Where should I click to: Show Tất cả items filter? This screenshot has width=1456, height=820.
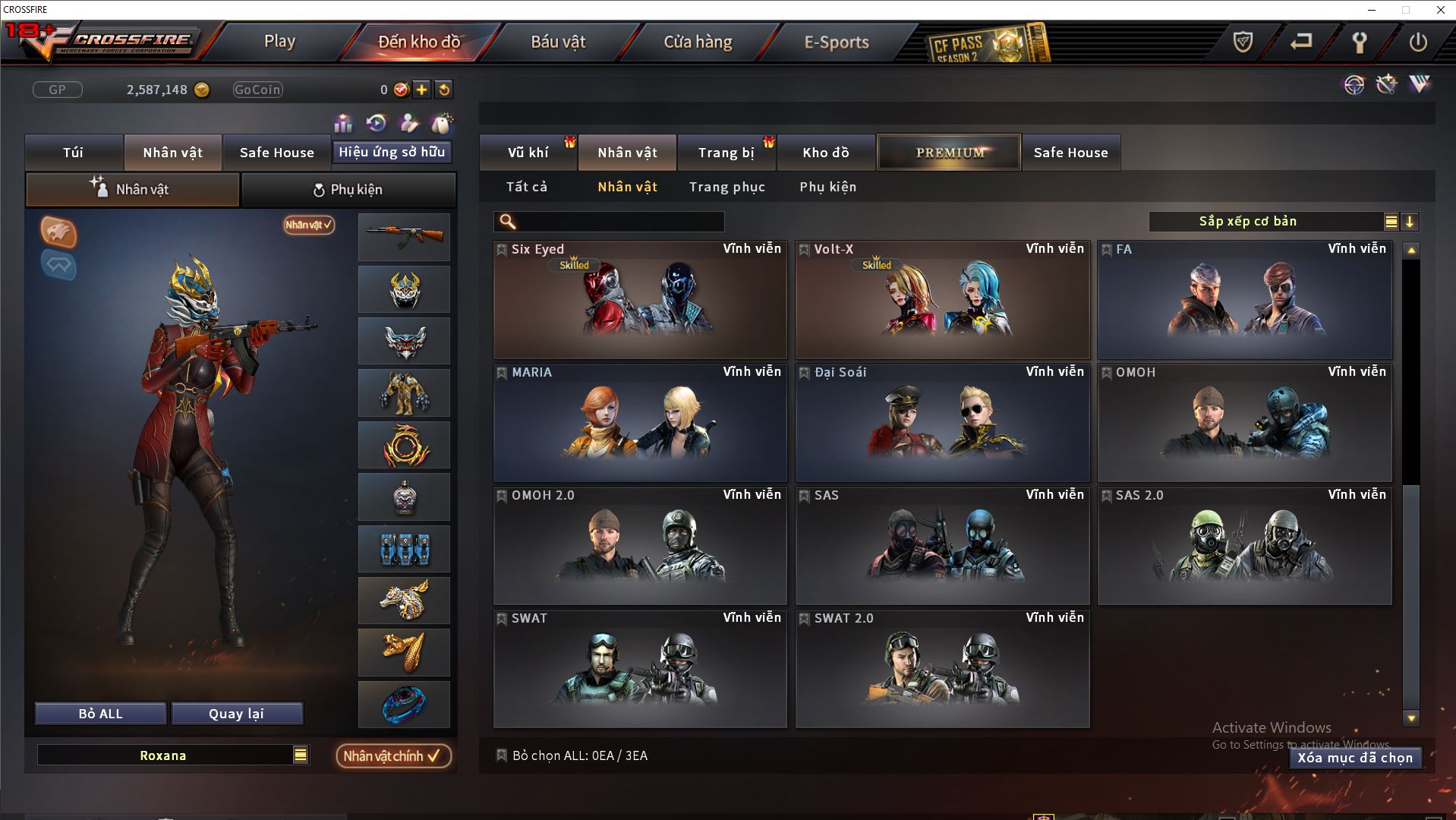pyautogui.click(x=526, y=187)
